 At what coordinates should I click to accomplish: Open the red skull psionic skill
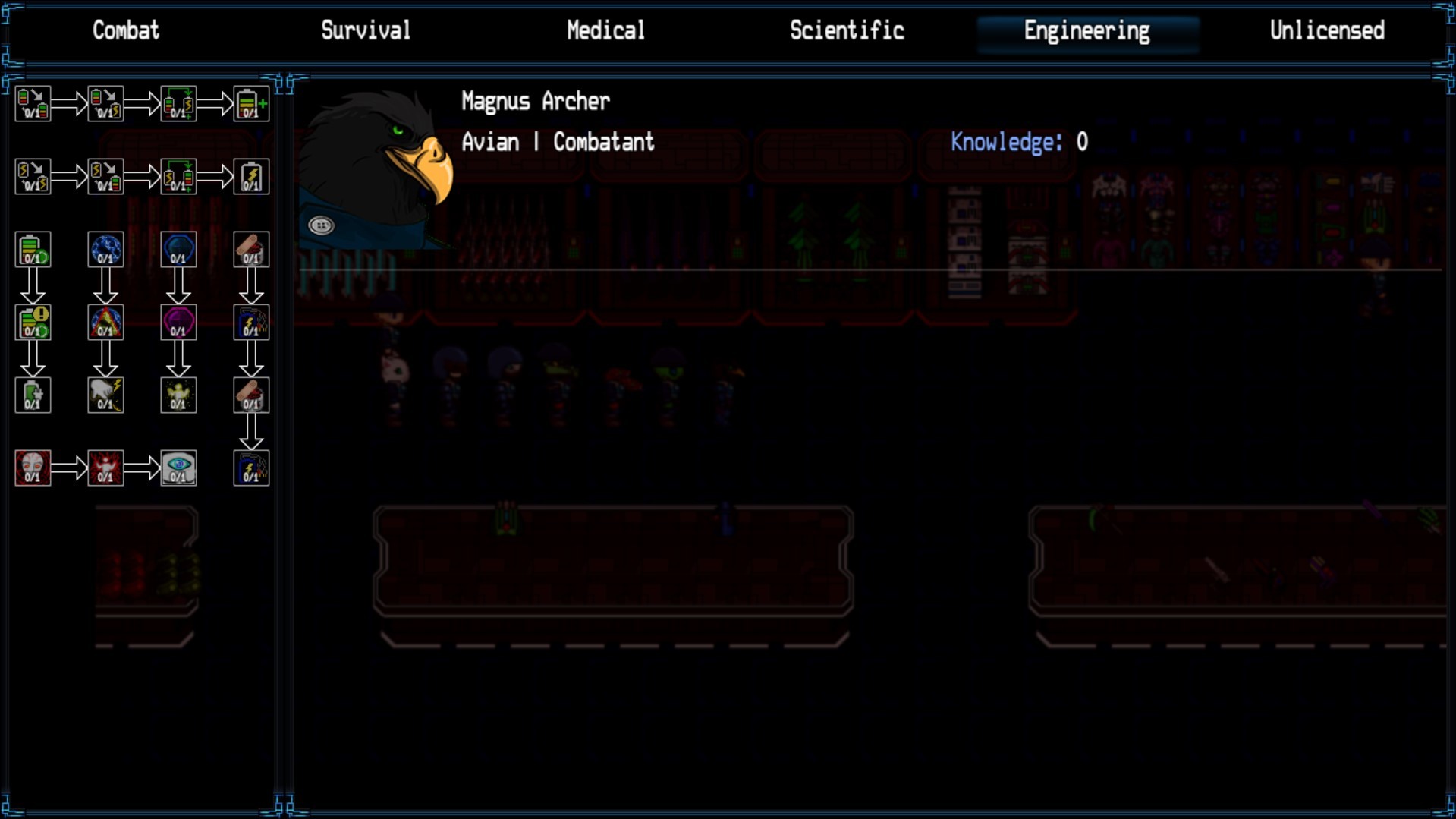[x=32, y=468]
